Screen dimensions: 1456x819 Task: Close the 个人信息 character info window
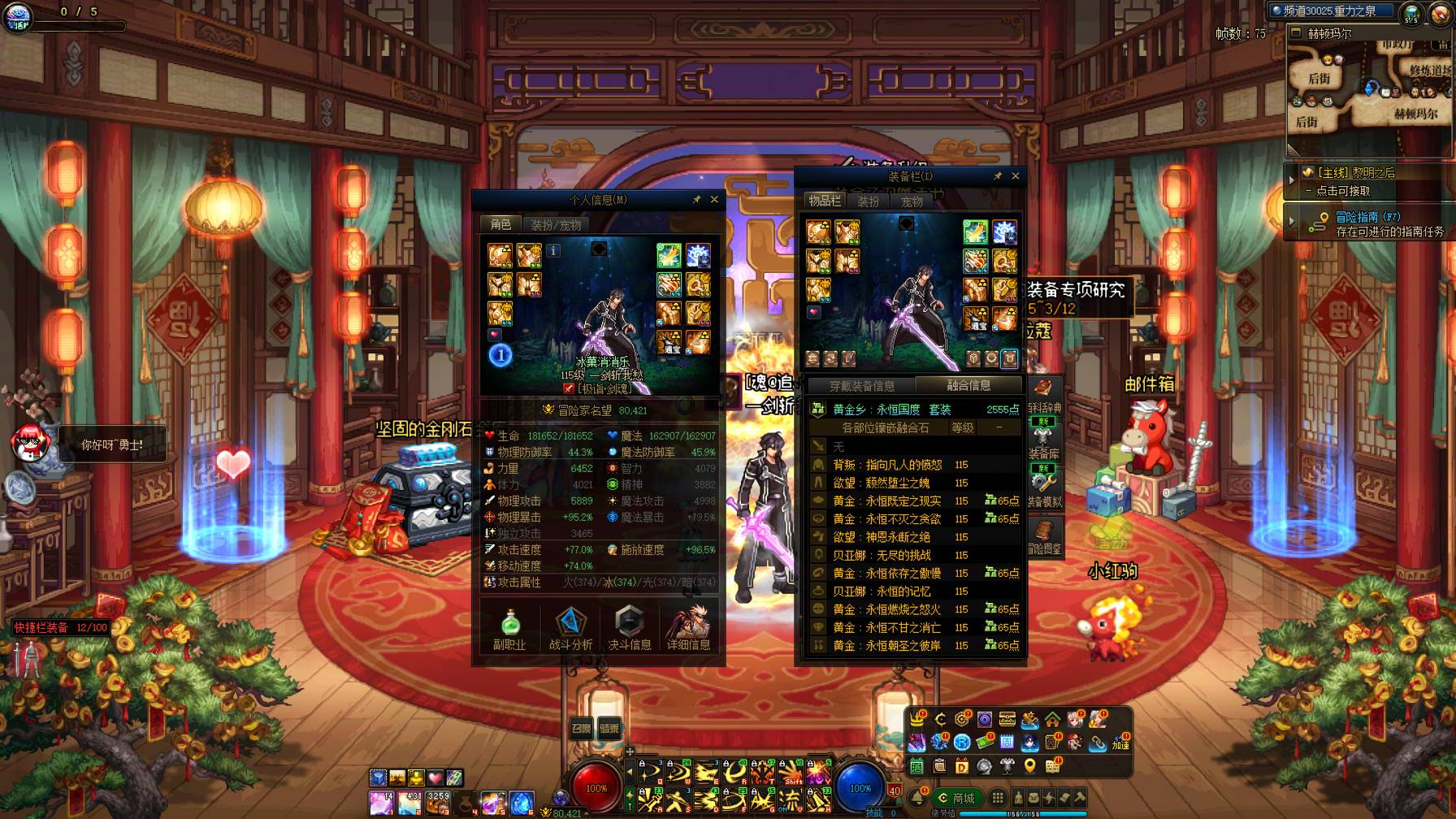coord(714,200)
